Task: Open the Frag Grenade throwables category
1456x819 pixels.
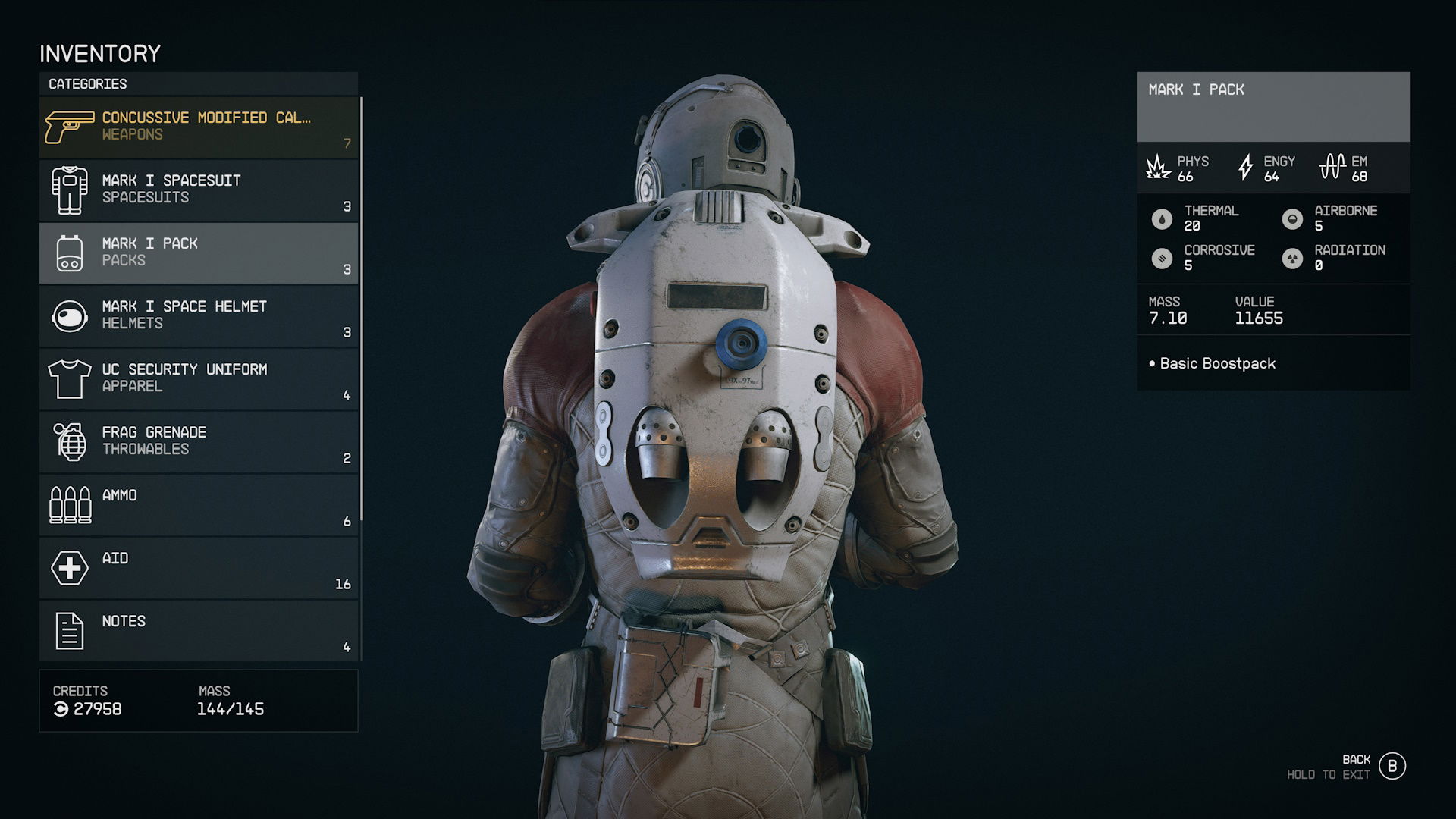Action: point(199,441)
